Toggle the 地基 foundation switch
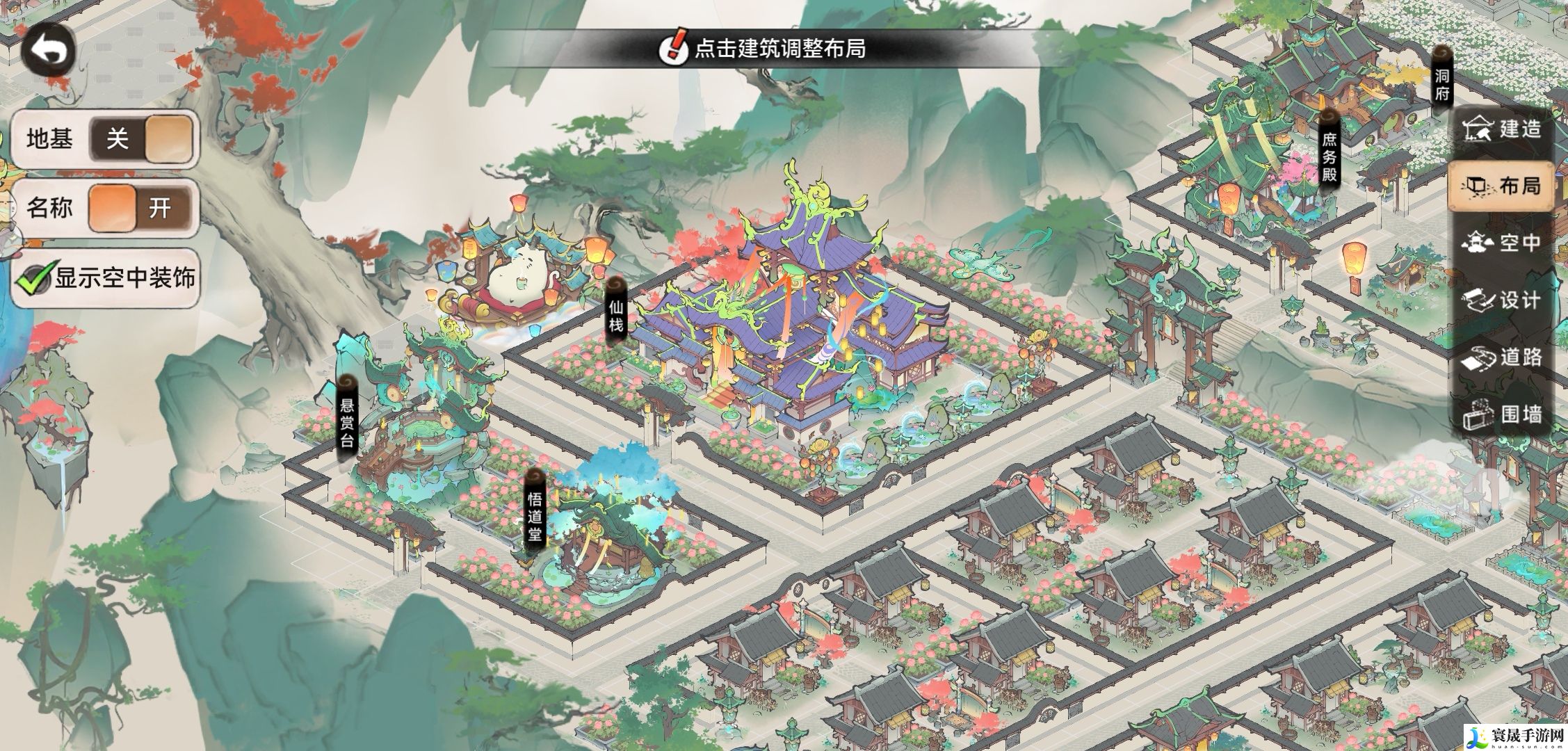Image resolution: width=1568 pixels, height=751 pixels. click(141, 139)
